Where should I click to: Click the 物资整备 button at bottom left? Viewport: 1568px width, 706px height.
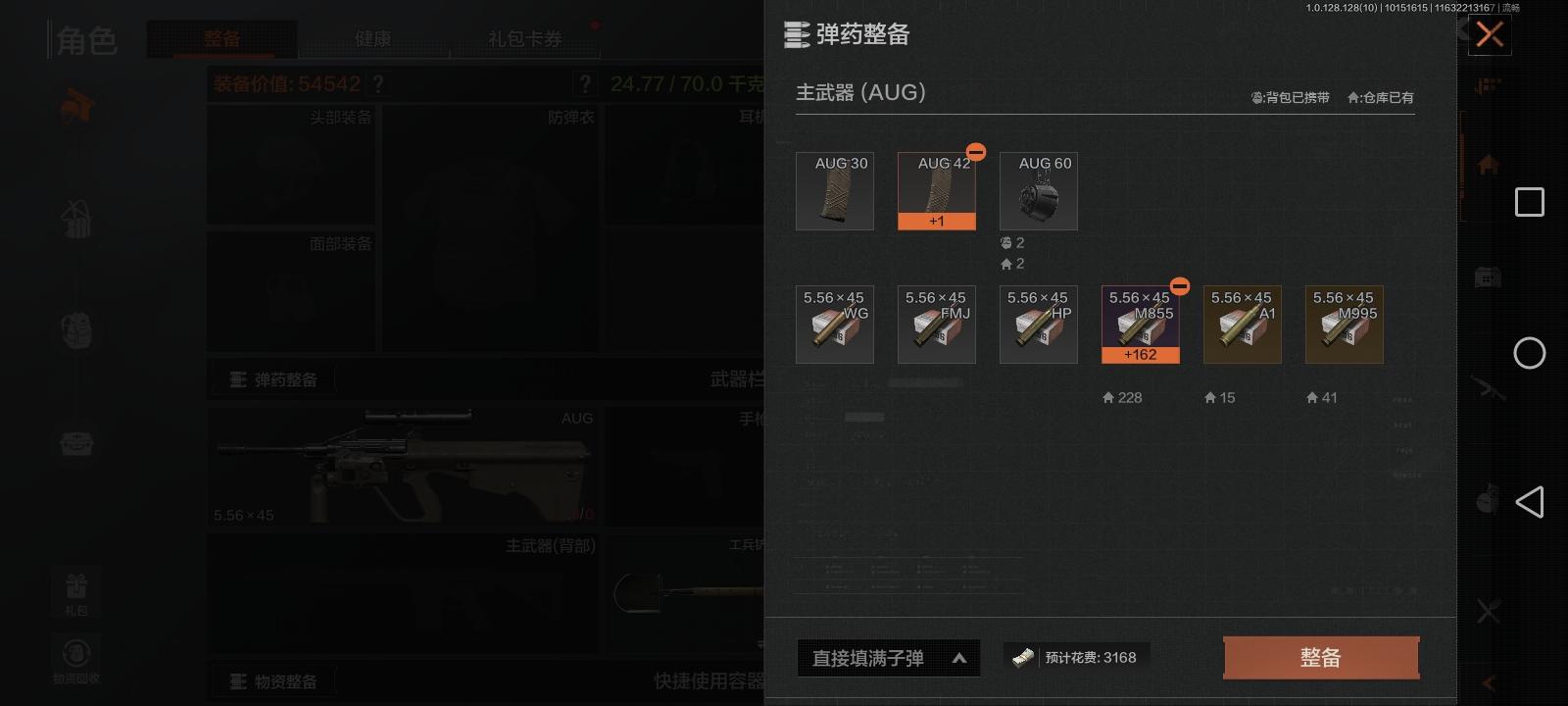(x=274, y=681)
